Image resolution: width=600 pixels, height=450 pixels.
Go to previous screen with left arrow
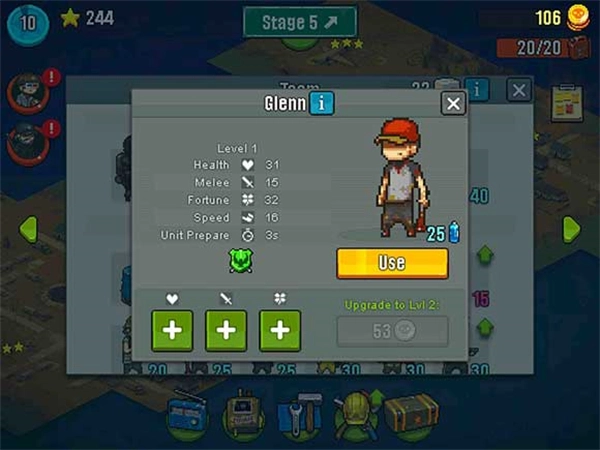point(27,228)
